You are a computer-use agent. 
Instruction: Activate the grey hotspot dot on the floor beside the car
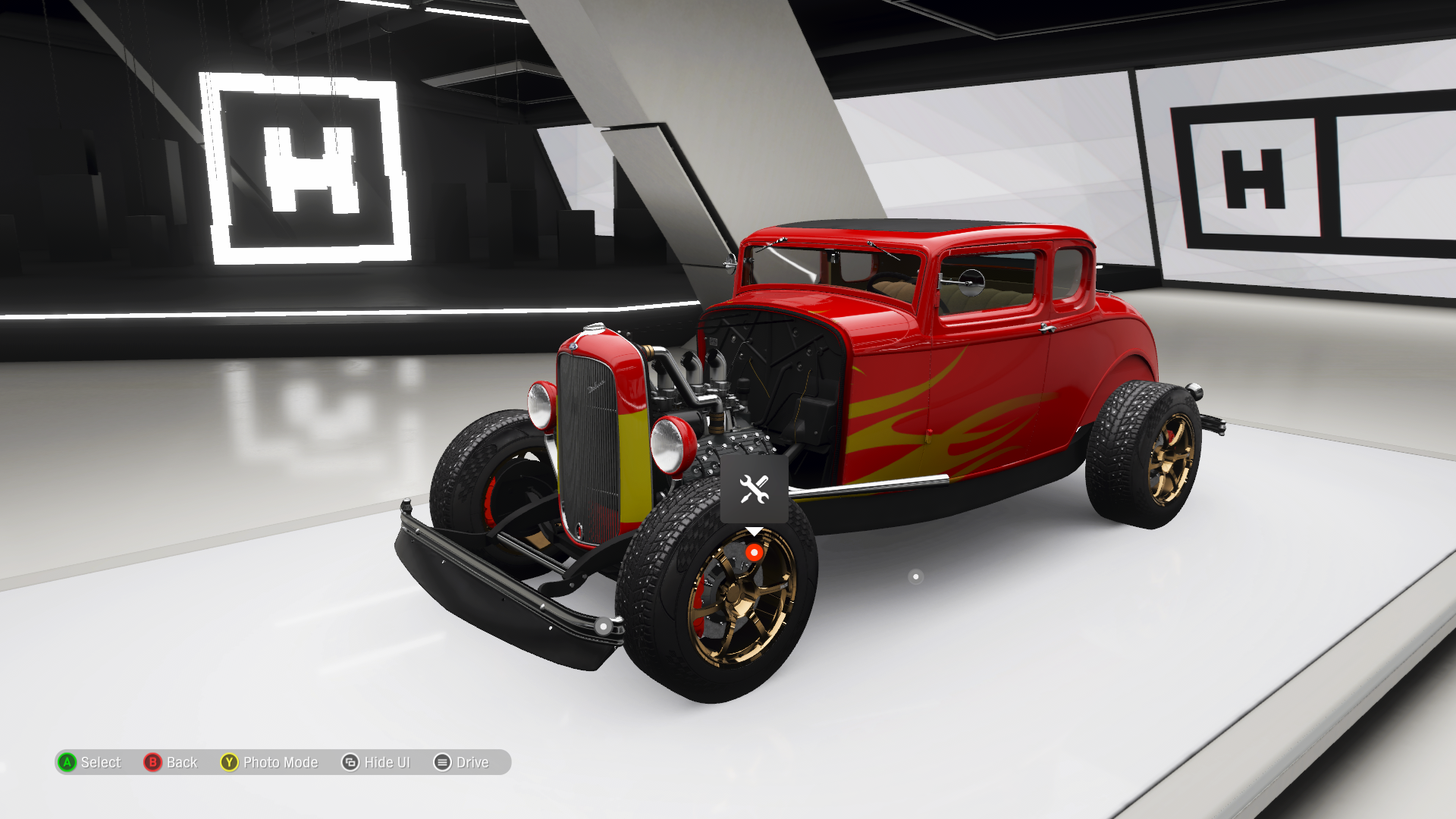pos(915,577)
